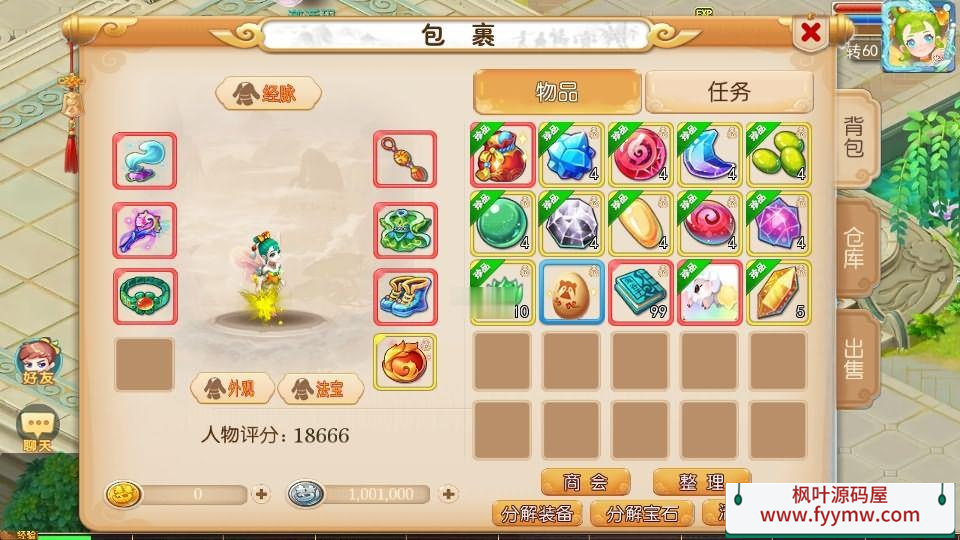The height and width of the screenshot is (540, 960).
Task: Sort the bag with 整理
Action: click(x=701, y=482)
